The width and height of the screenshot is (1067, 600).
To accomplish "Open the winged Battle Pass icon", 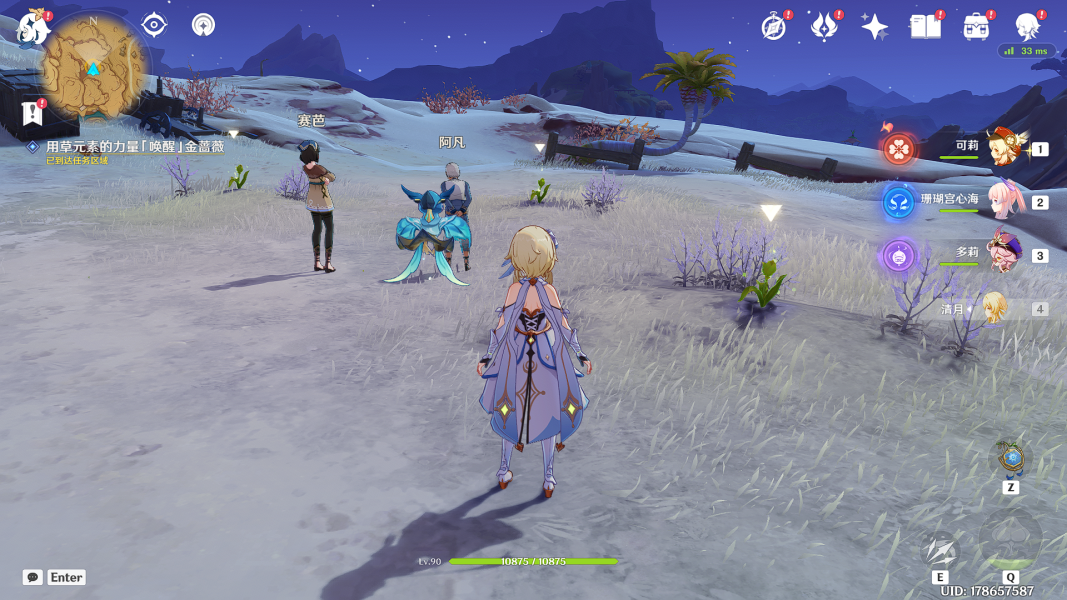I will tap(823, 27).
